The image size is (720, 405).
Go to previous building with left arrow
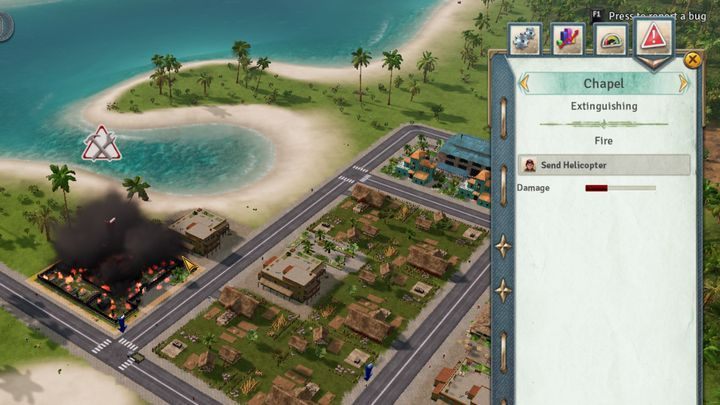(524, 84)
